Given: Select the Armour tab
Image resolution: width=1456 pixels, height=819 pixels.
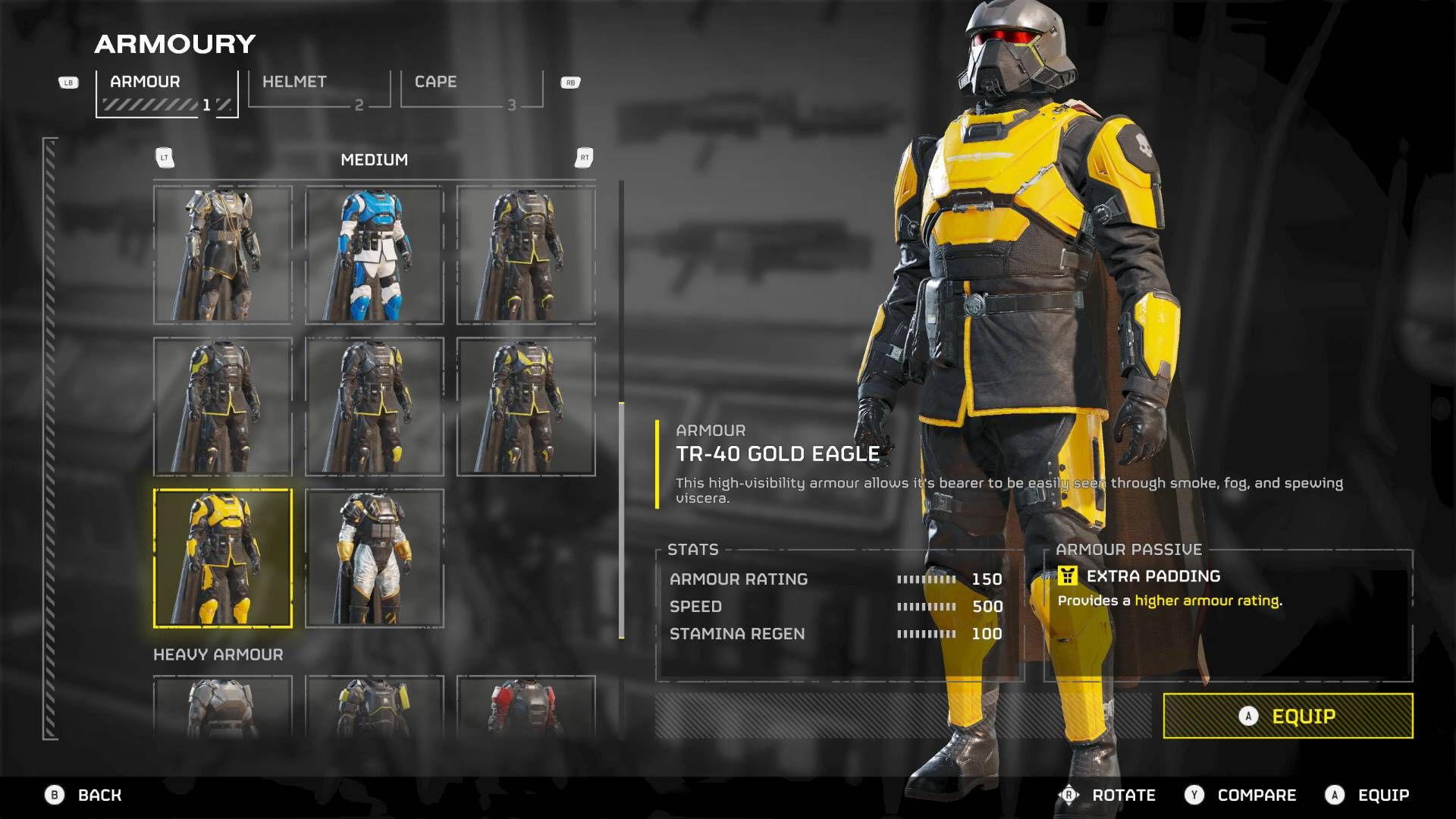Looking at the screenshot, I should (167, 93).
